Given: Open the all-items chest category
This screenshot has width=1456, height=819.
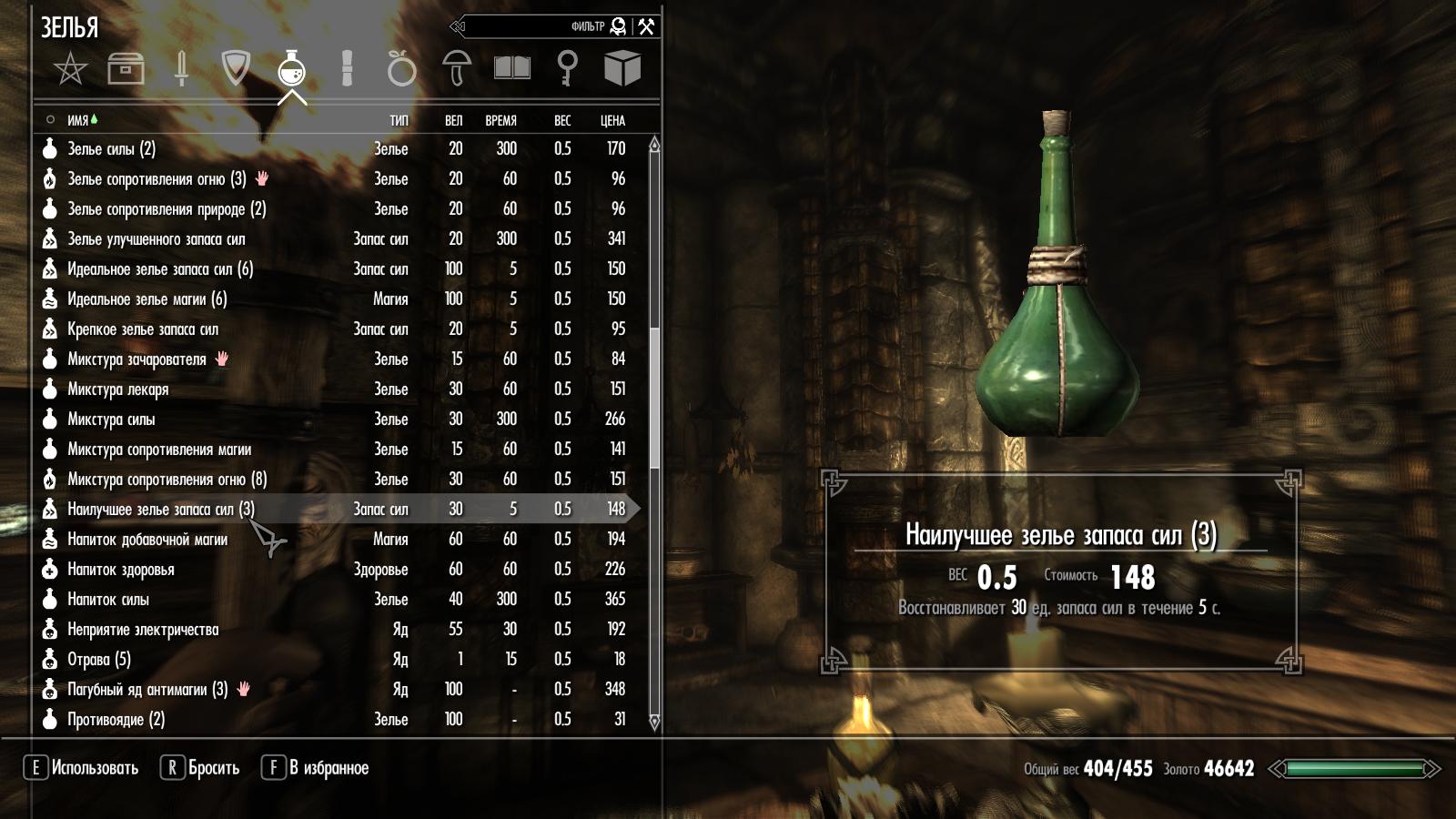Looking at the screenshot, I should click(126, 68).
